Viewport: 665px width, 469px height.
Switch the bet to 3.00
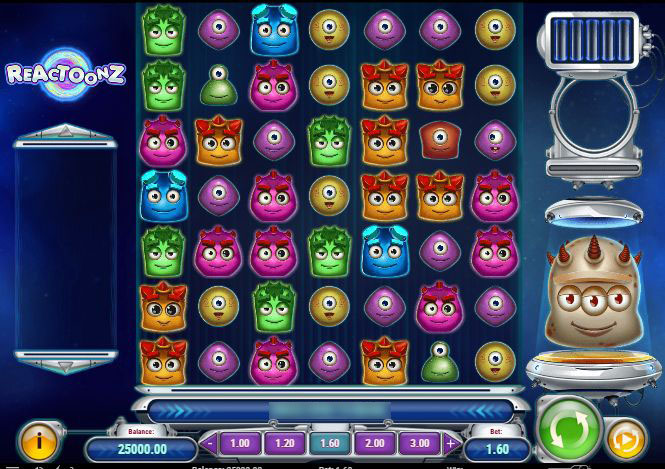click(x=419, y=443)
